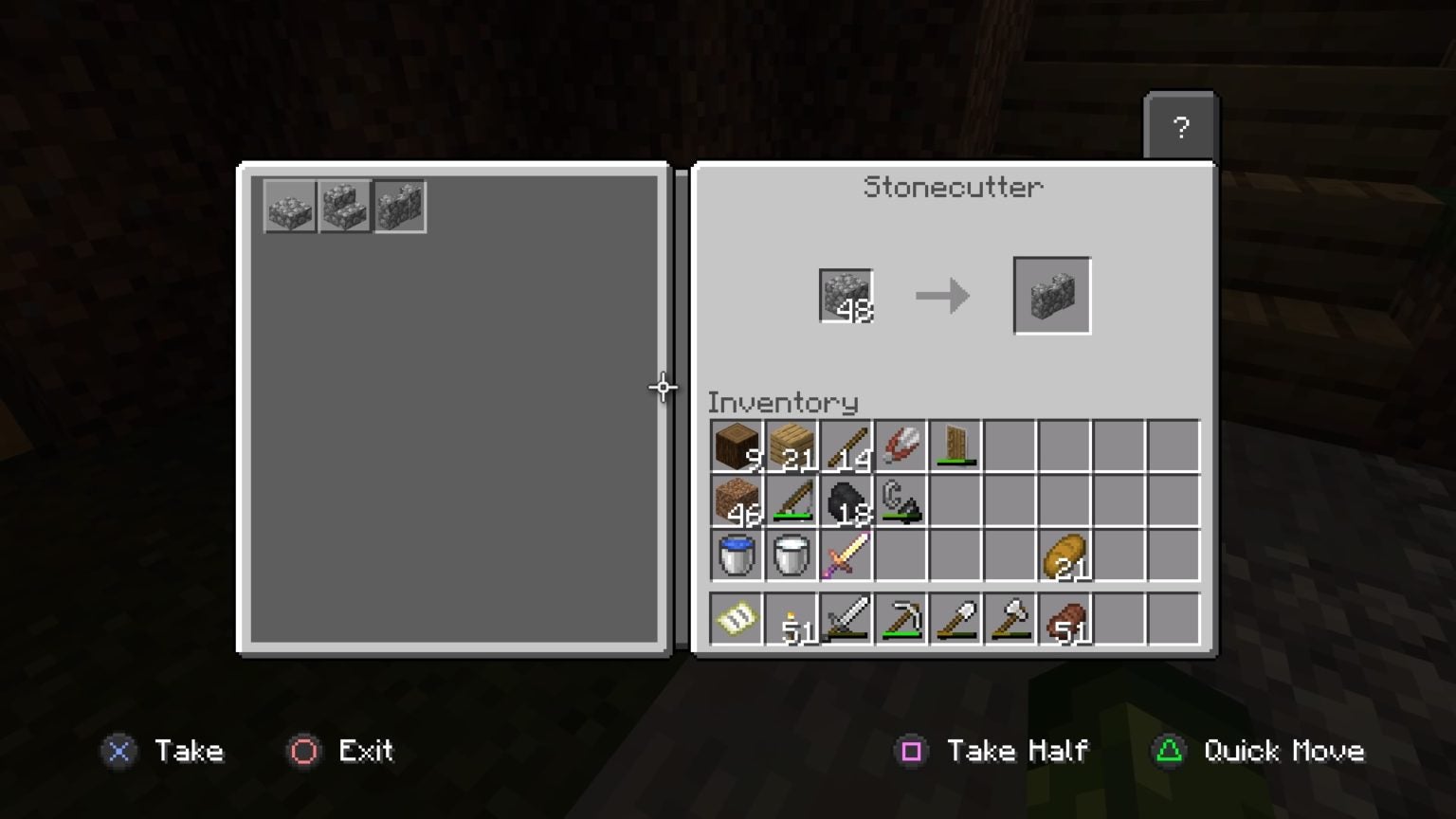Take the cobblestone wall from the output slot

pos(1052,295)
